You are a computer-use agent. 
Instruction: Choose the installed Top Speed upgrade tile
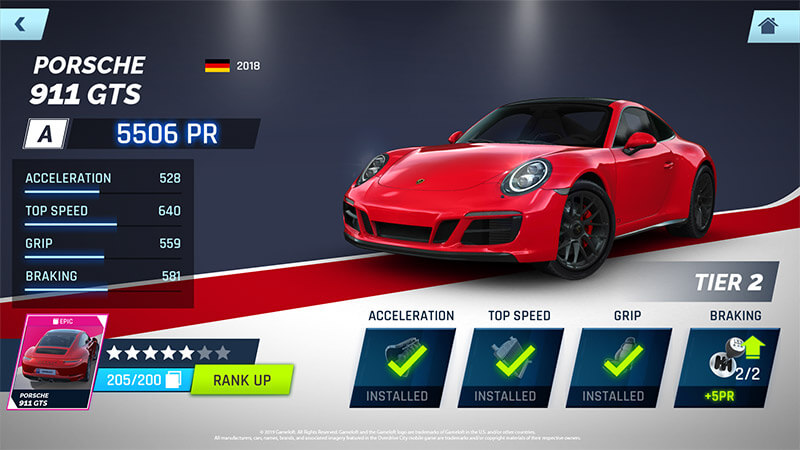(x=519, y=367)
